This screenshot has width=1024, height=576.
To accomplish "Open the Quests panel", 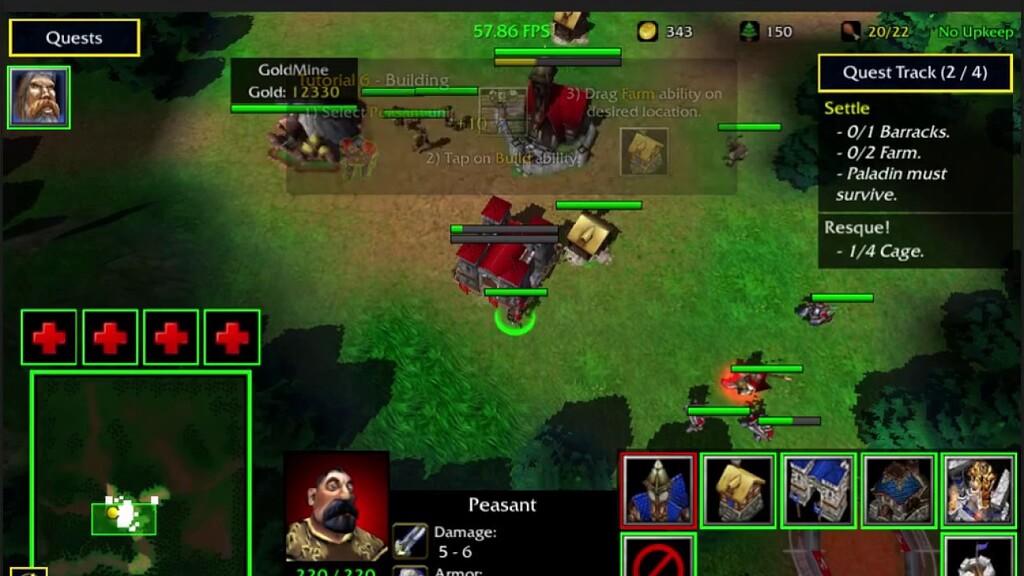I will tap(74, 38).
